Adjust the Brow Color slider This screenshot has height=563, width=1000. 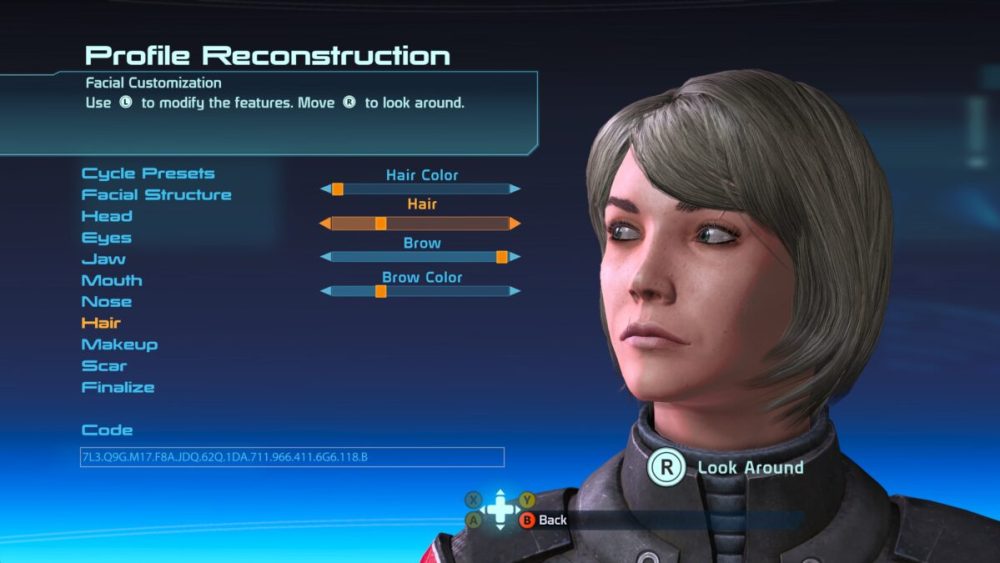pyautogui.click(x=420, y=291)
